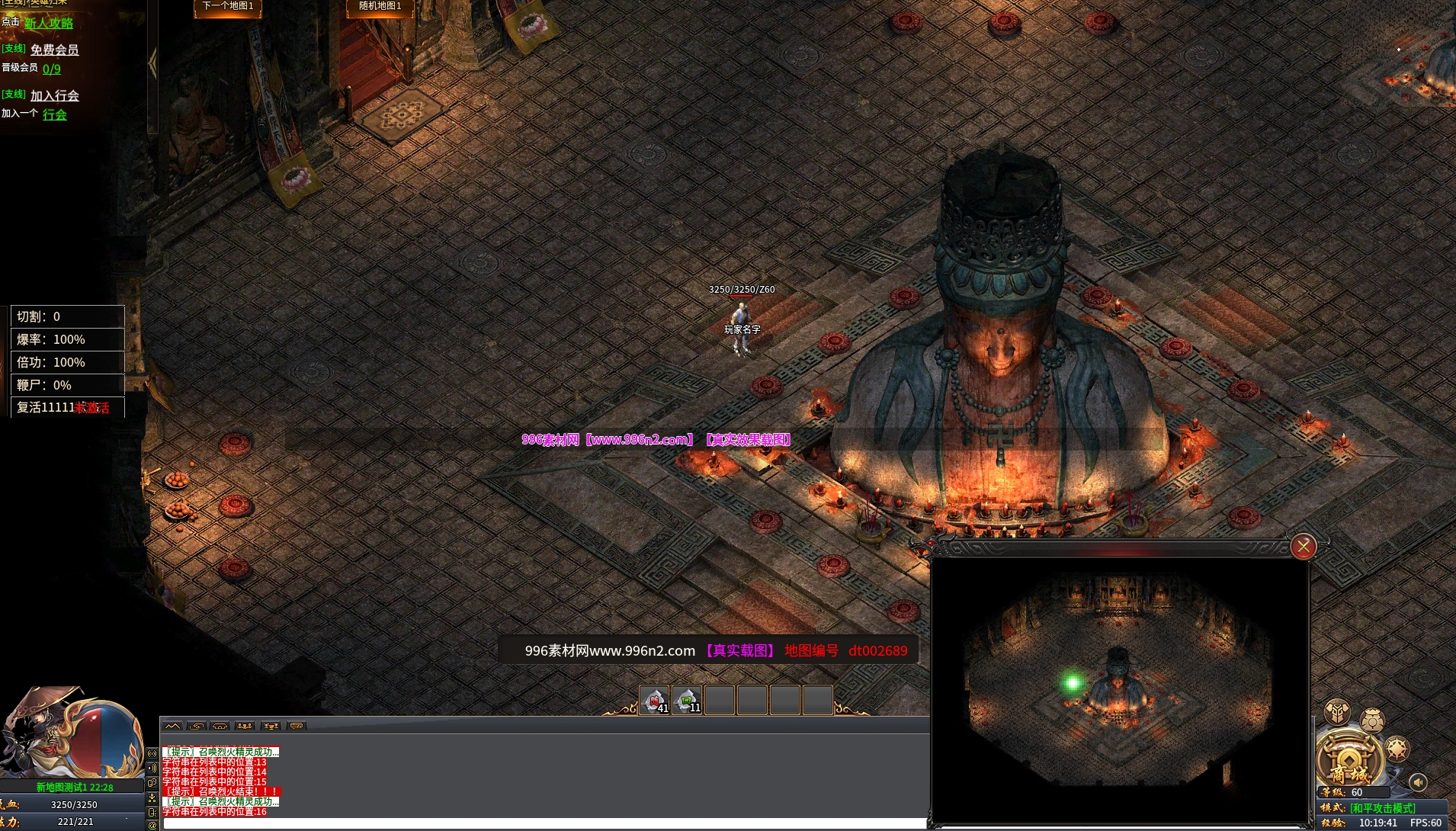Toggle the sound speaker button

click(x=1418, y=782)
